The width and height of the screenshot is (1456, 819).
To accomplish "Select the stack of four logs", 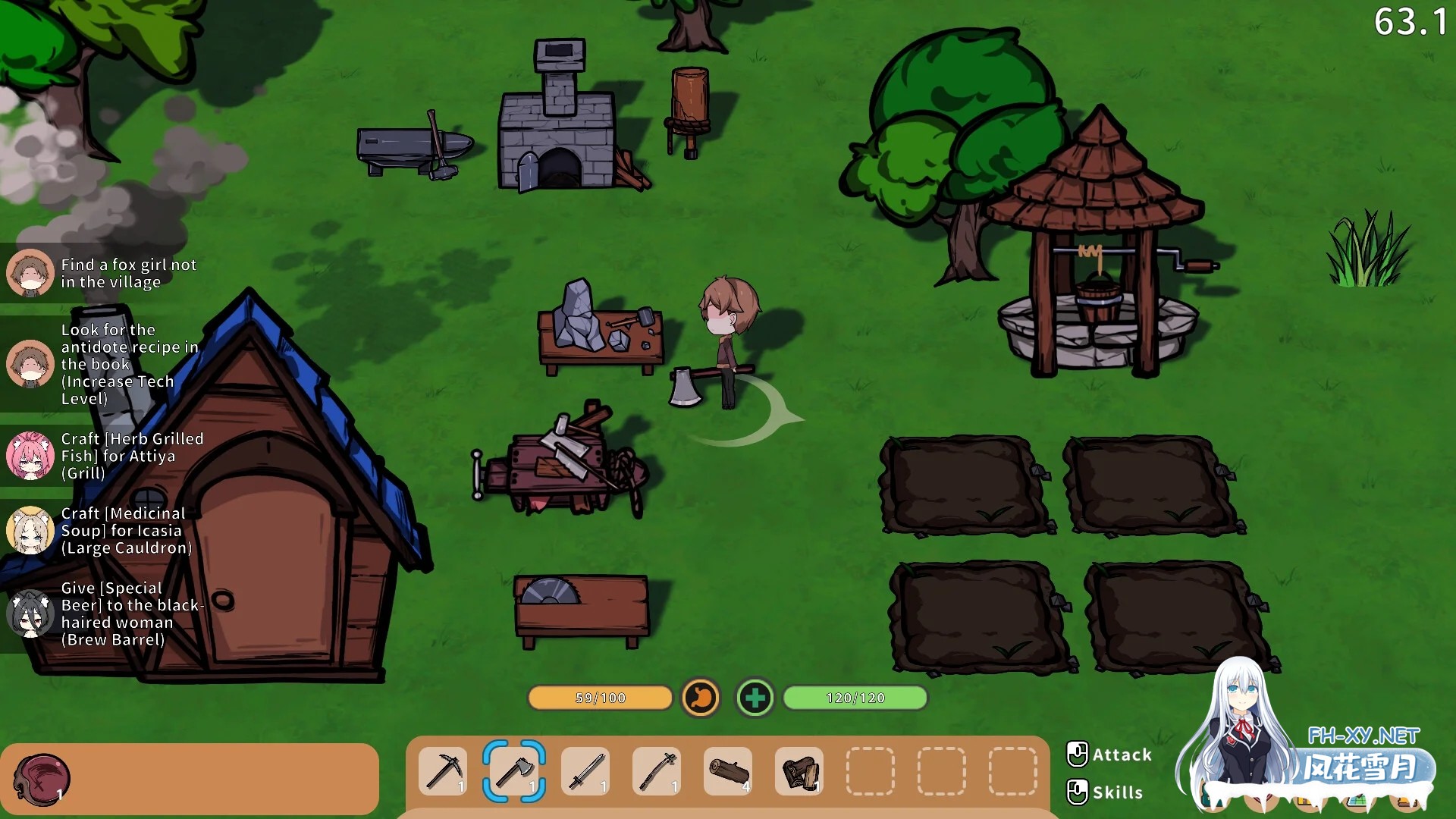I will click(x=727, y=771).
